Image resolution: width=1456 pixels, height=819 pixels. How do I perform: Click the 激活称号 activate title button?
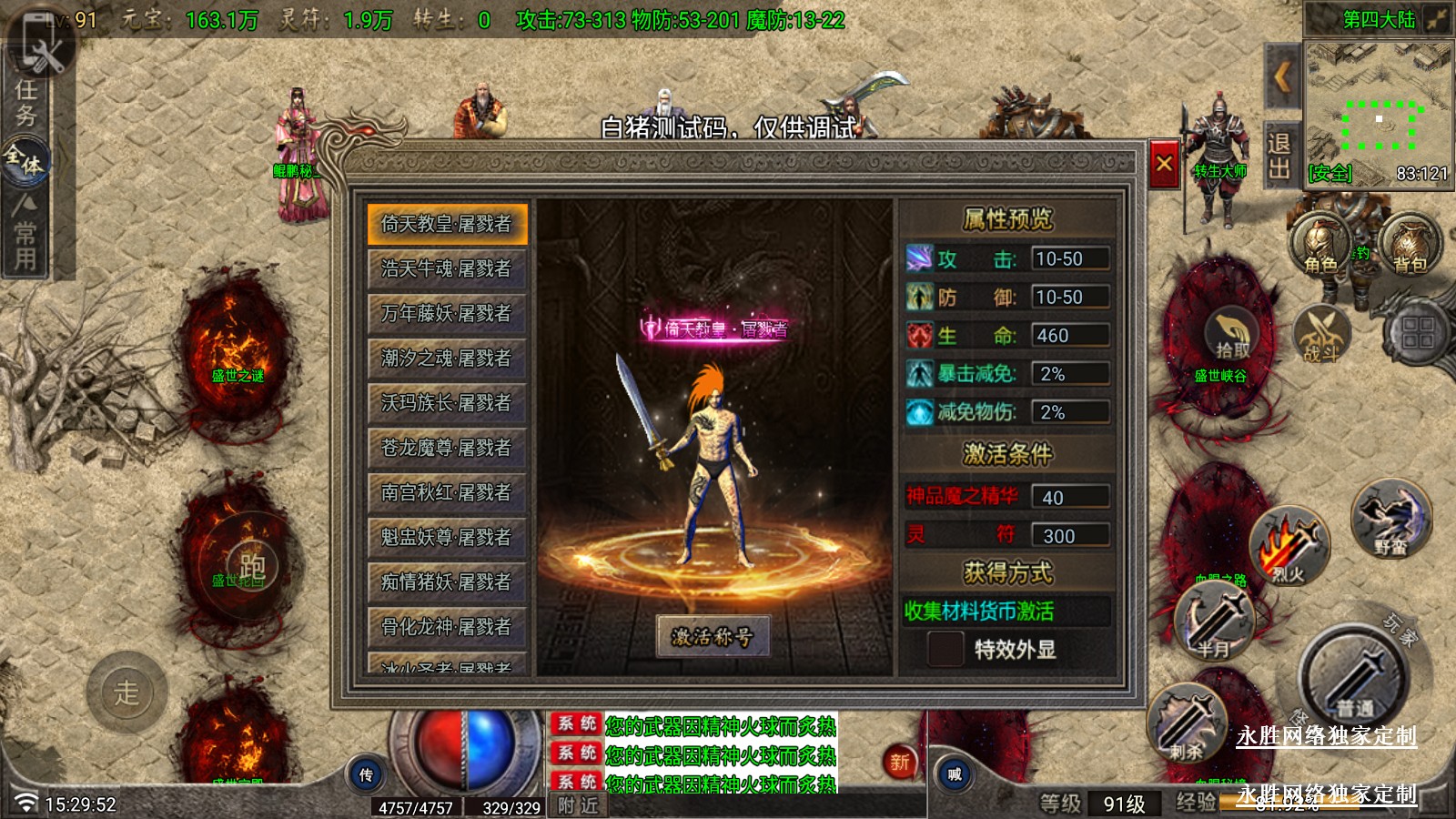click(x=713, y=636)
